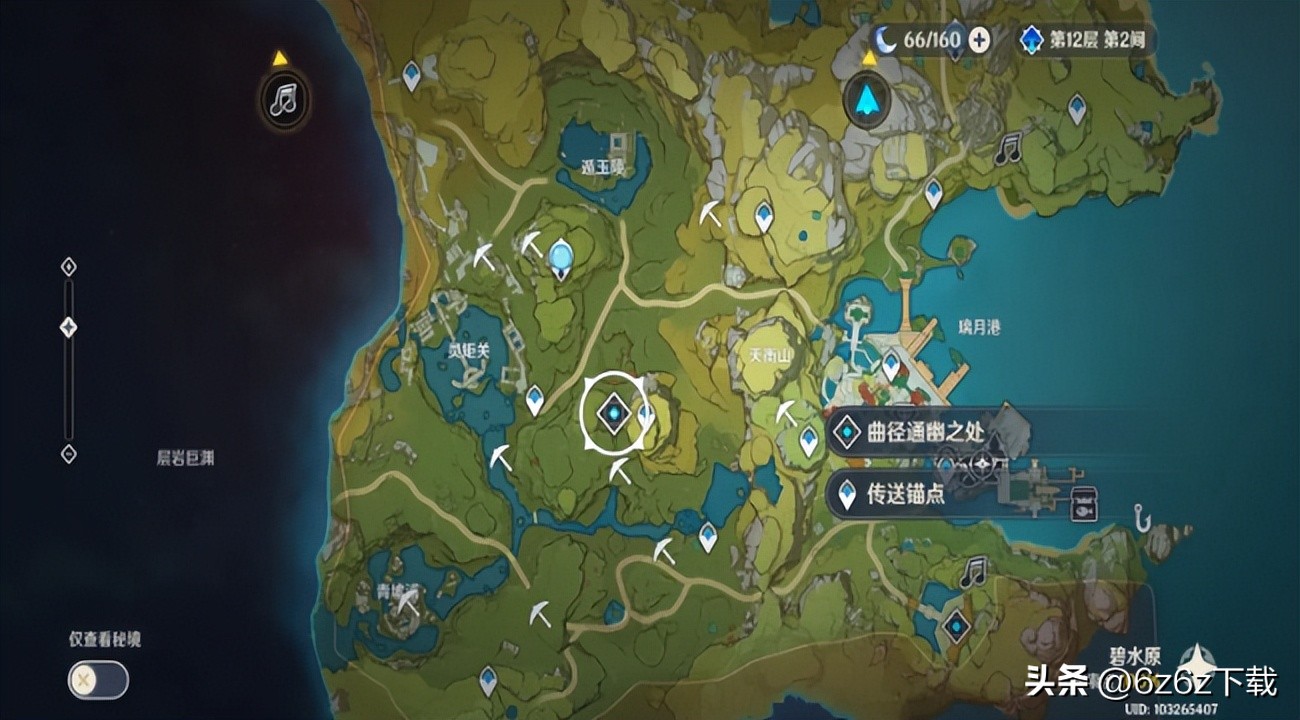Zoom in using the top diamond button
The width and height of the screenshot is (1300, 720).
(x=69, y=267)
